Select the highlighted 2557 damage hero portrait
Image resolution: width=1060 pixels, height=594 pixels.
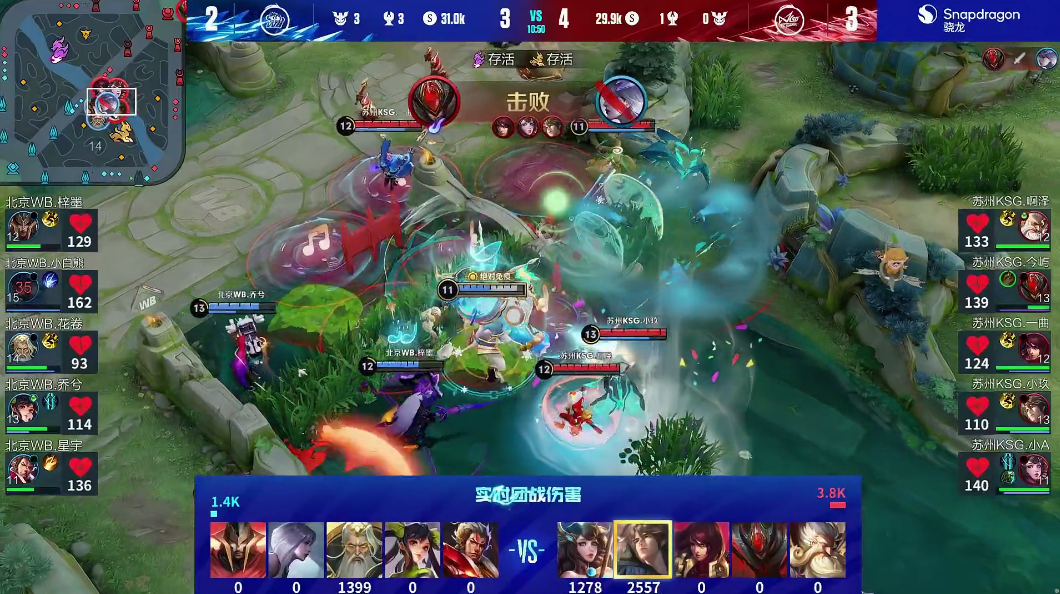point(643,550)
